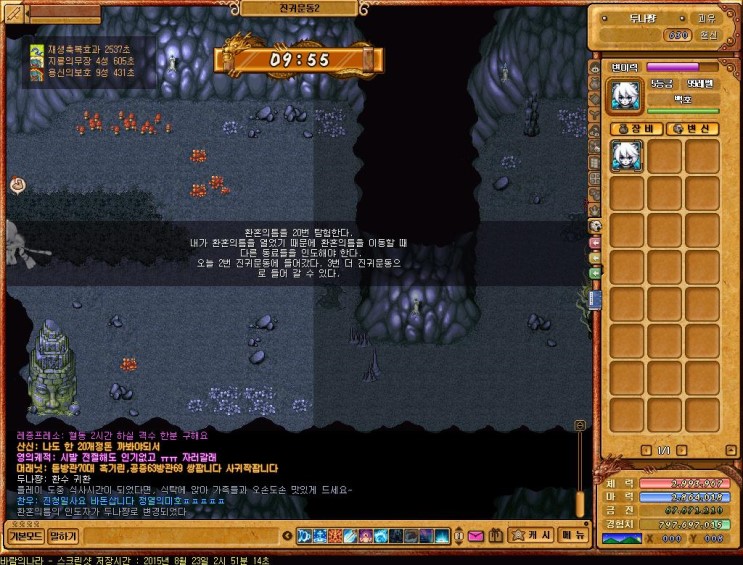
Task: Click the green arrow side tab
Action: (x=596, y=272)
